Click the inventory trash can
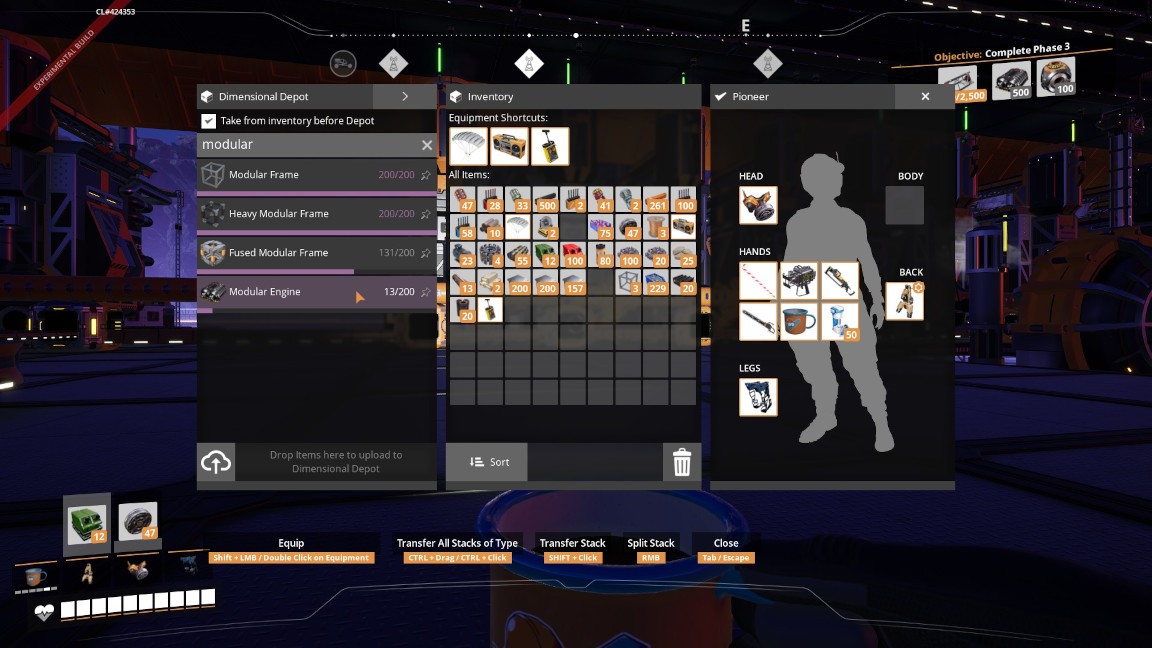1152x648 pixels. click(x=682, y=462)
